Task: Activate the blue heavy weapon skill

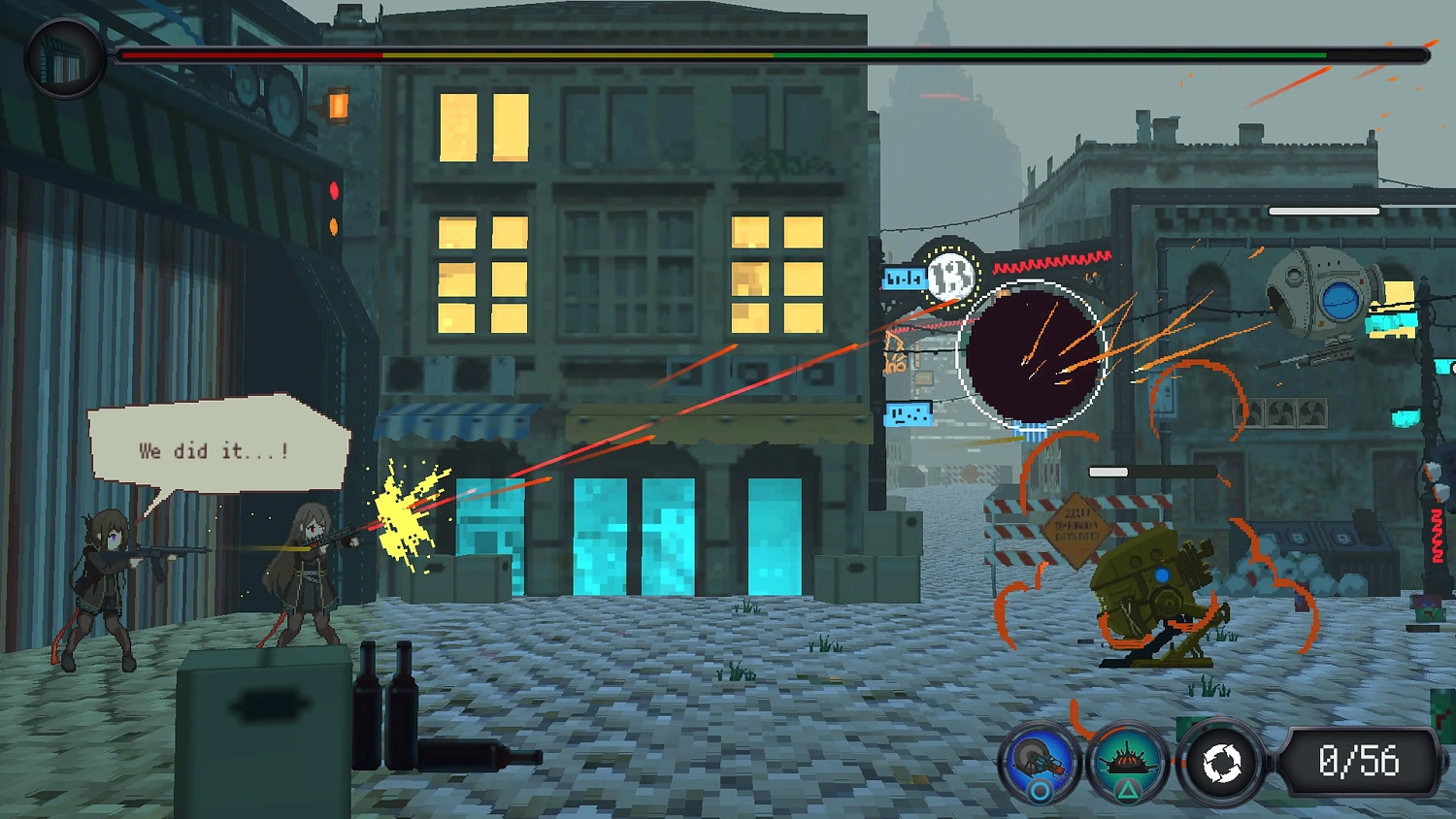Action: point(1040,761)
